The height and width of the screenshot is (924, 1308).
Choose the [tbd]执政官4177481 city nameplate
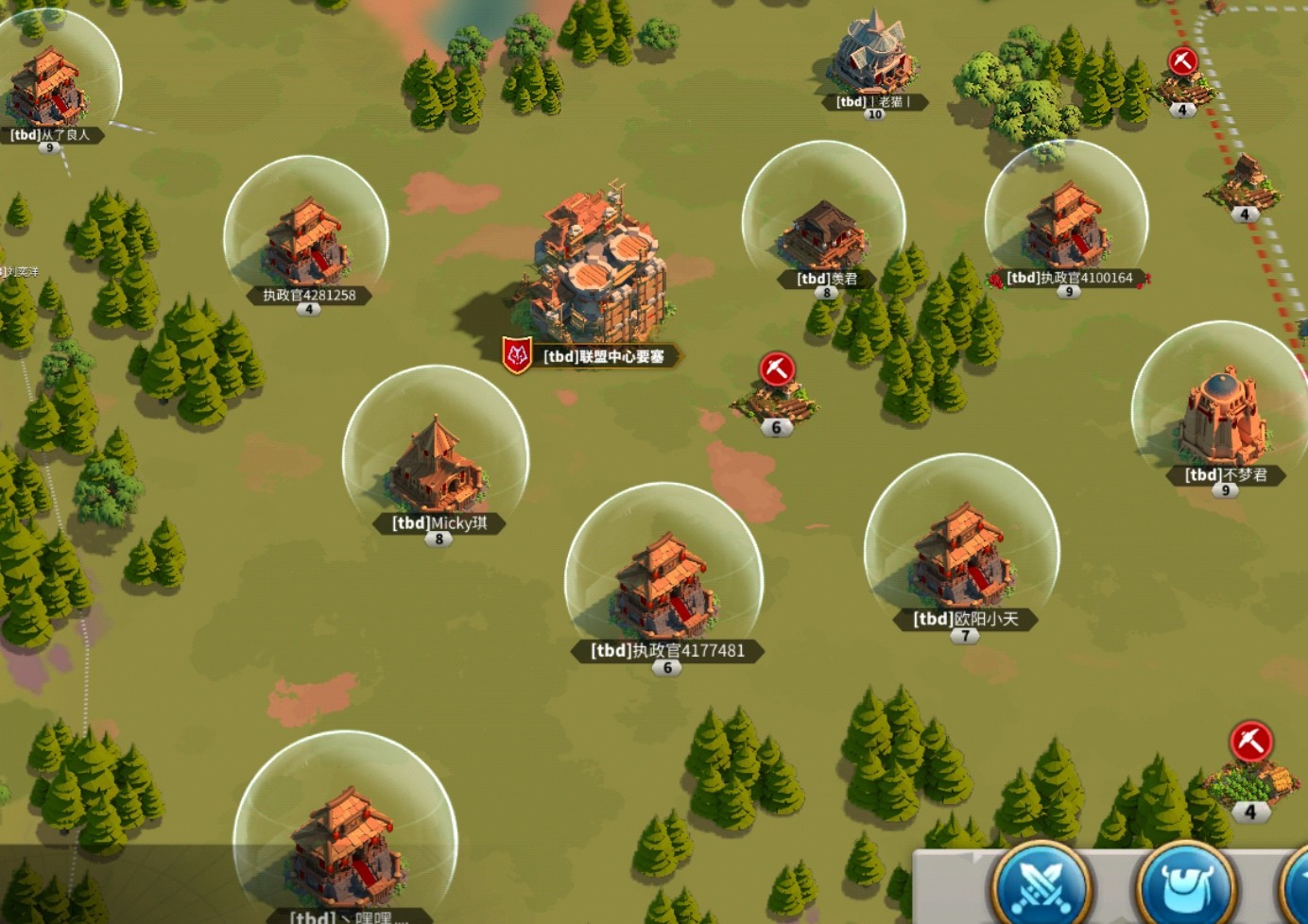point(667,651)
